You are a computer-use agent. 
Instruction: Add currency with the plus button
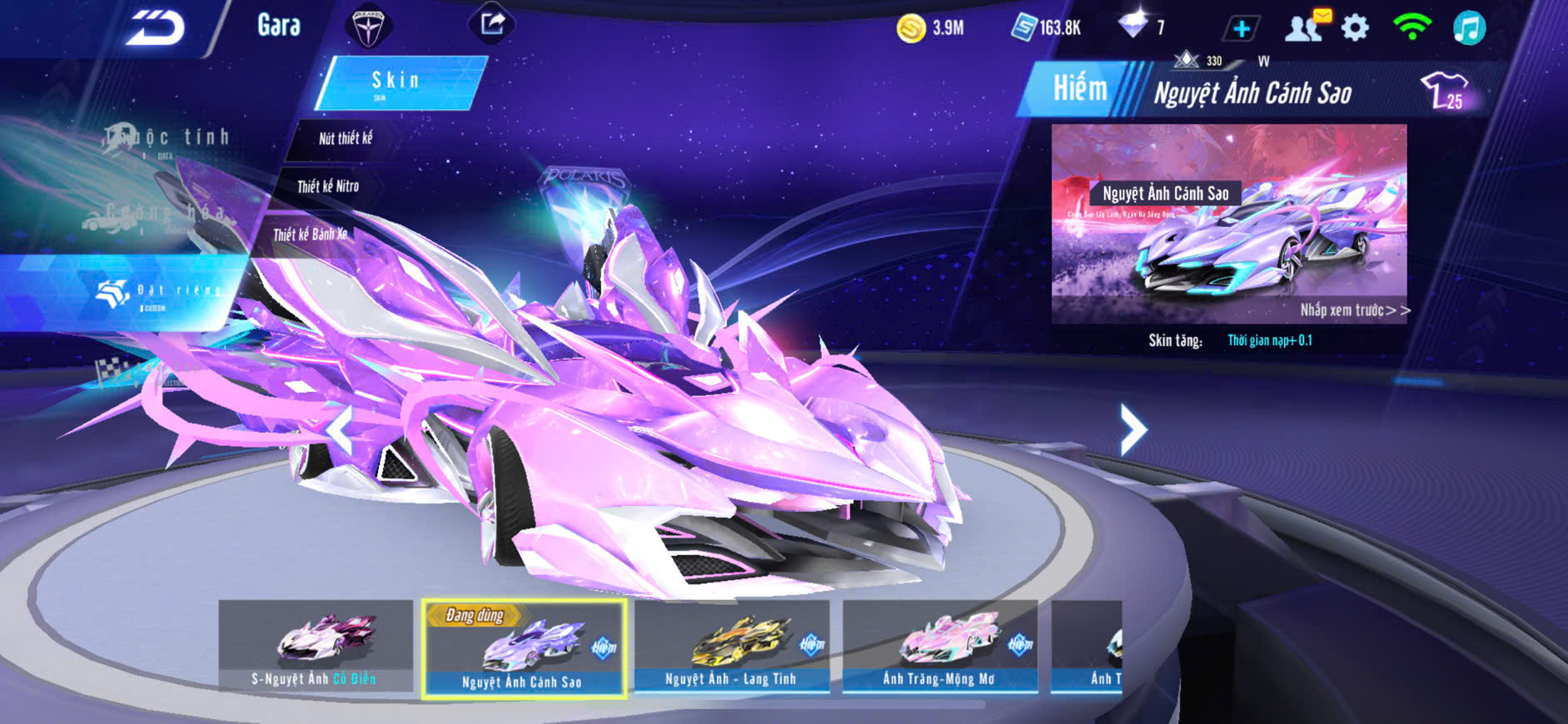click(x=1241, y=28)
